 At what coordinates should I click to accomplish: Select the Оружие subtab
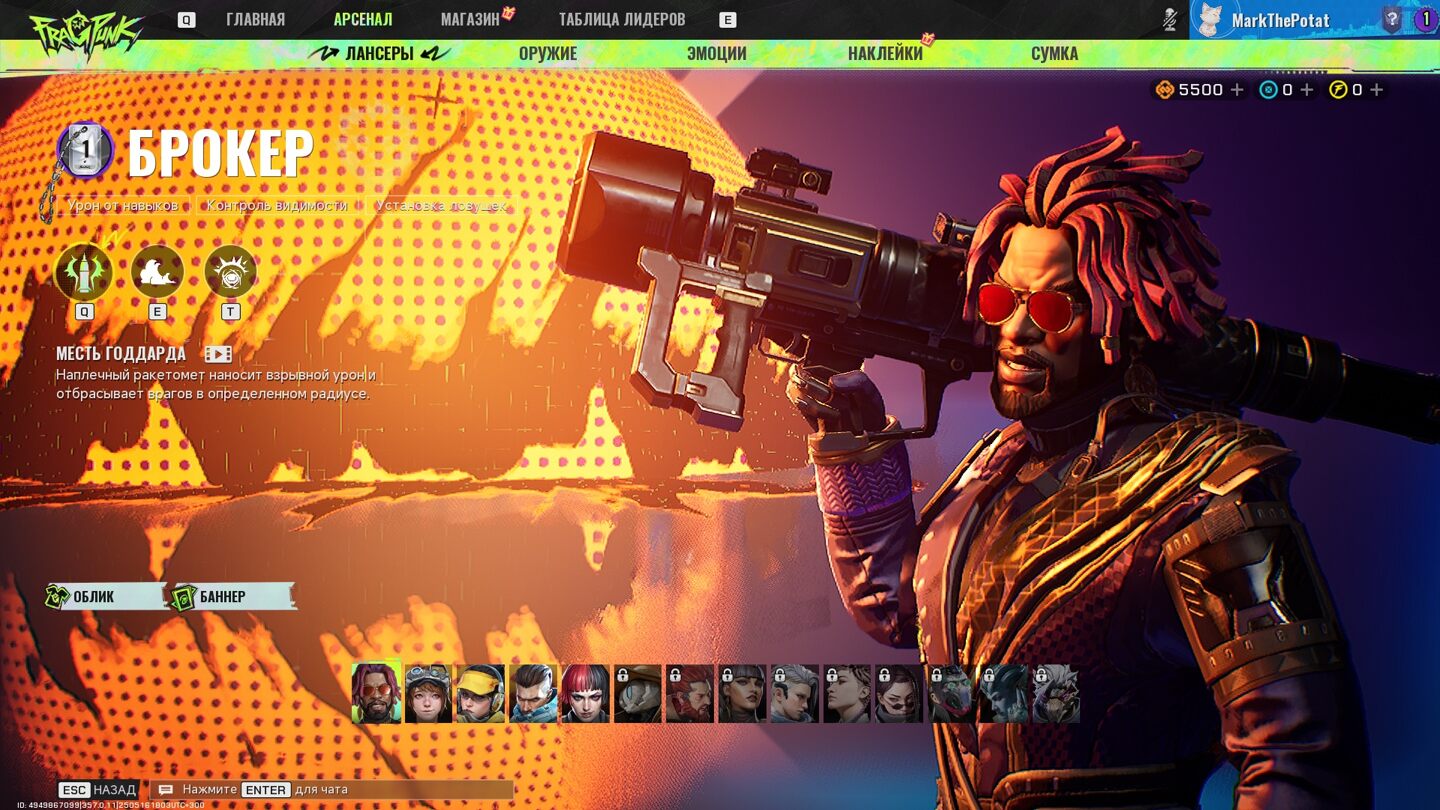(x=548, y=54)
